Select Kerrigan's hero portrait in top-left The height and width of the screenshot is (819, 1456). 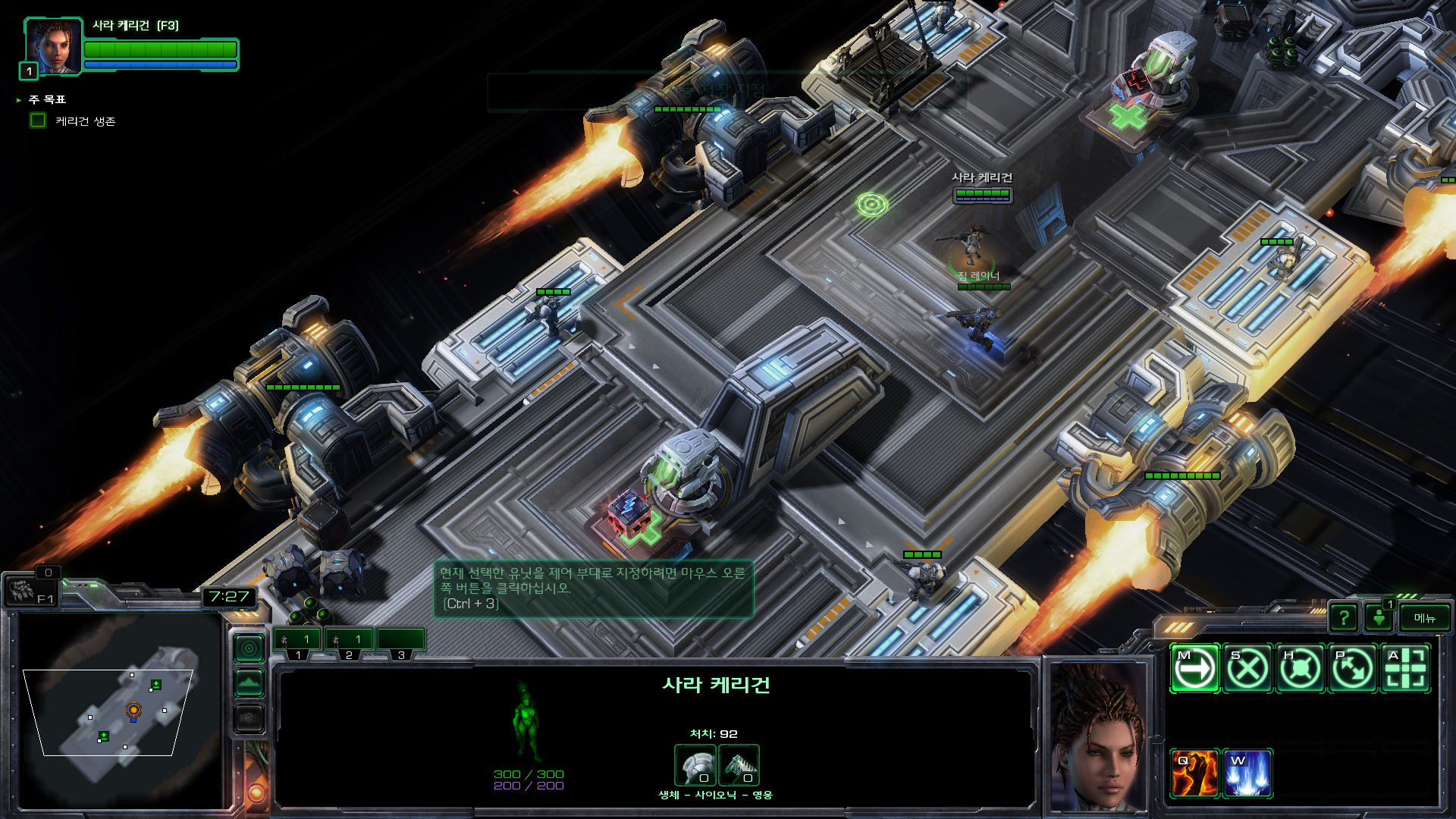coord(53,45)
